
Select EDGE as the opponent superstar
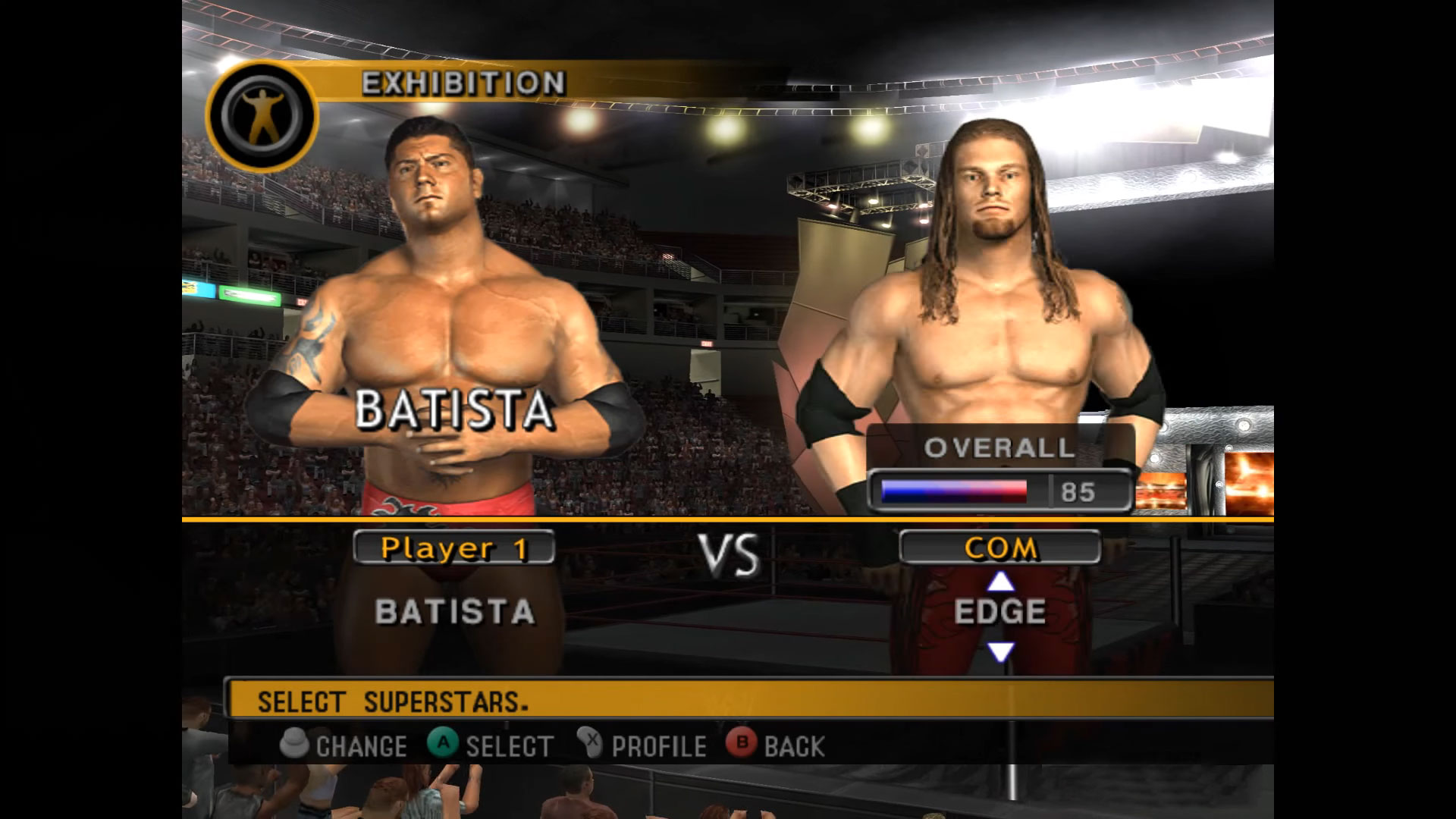click(999, 612)
